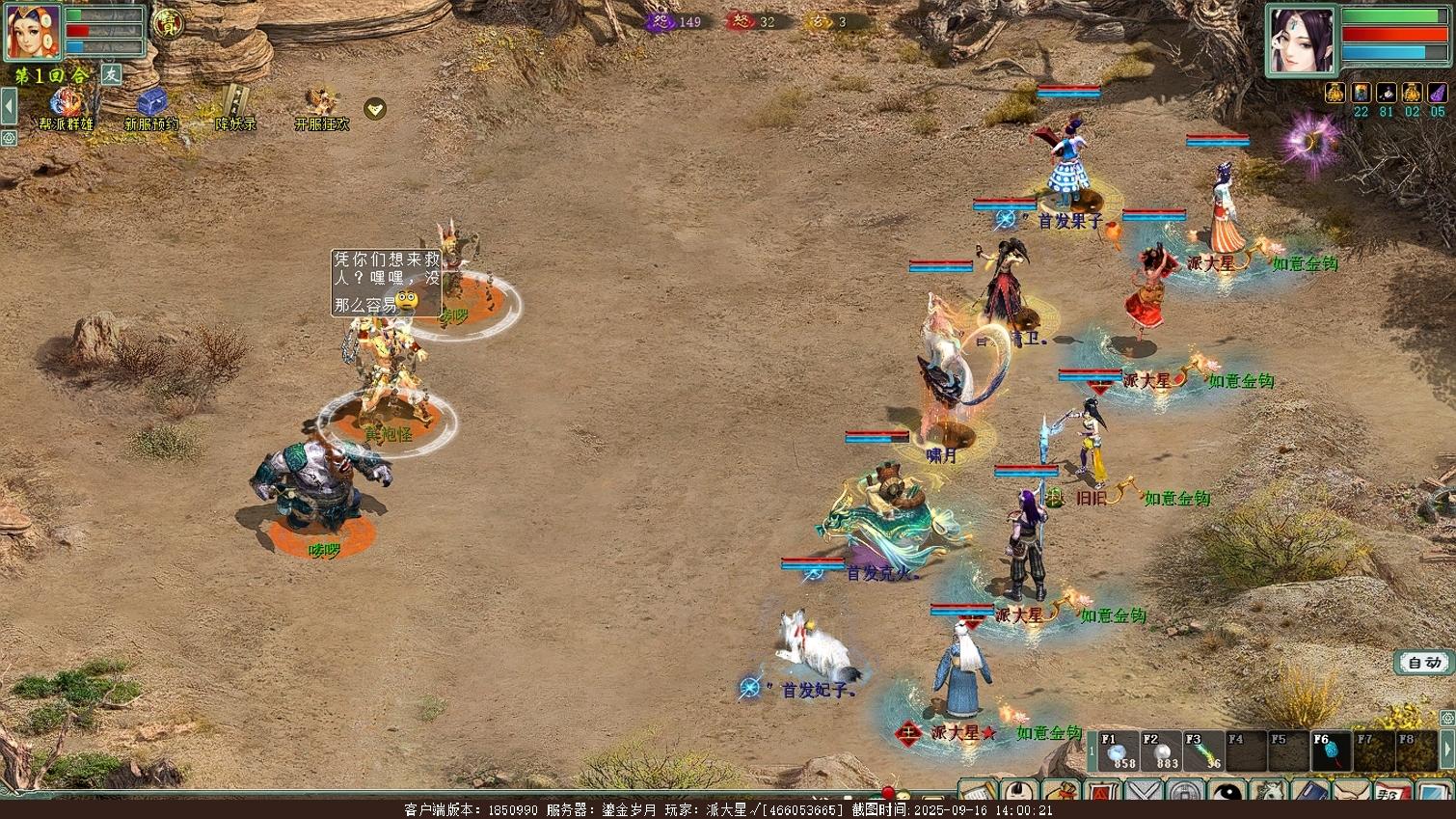
Task: Open the 友 friends button
Action: pyautogui.click(x=112, y=74)
